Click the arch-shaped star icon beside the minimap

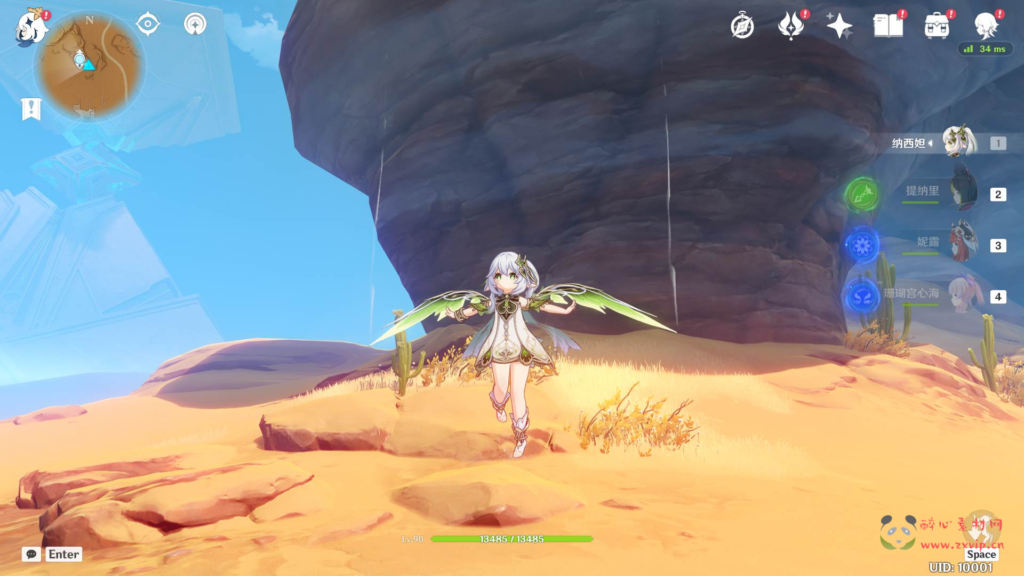(196, 24)
